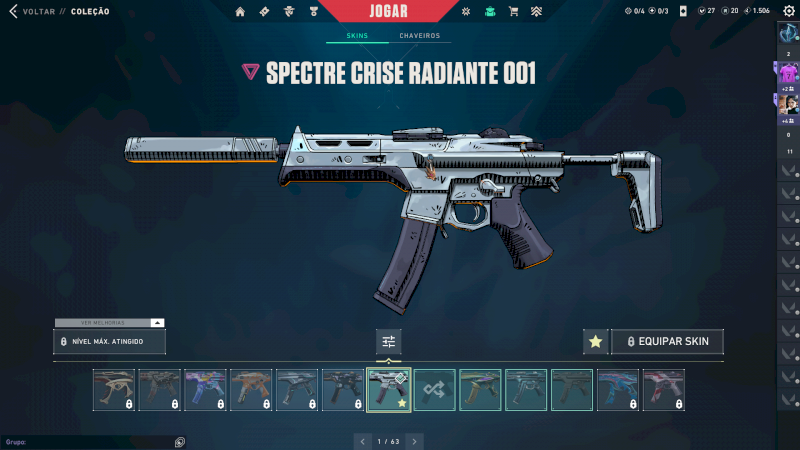This screenshot has width=800, height=450.
Task: Select the Skins tab
Action: click(356, 36)
